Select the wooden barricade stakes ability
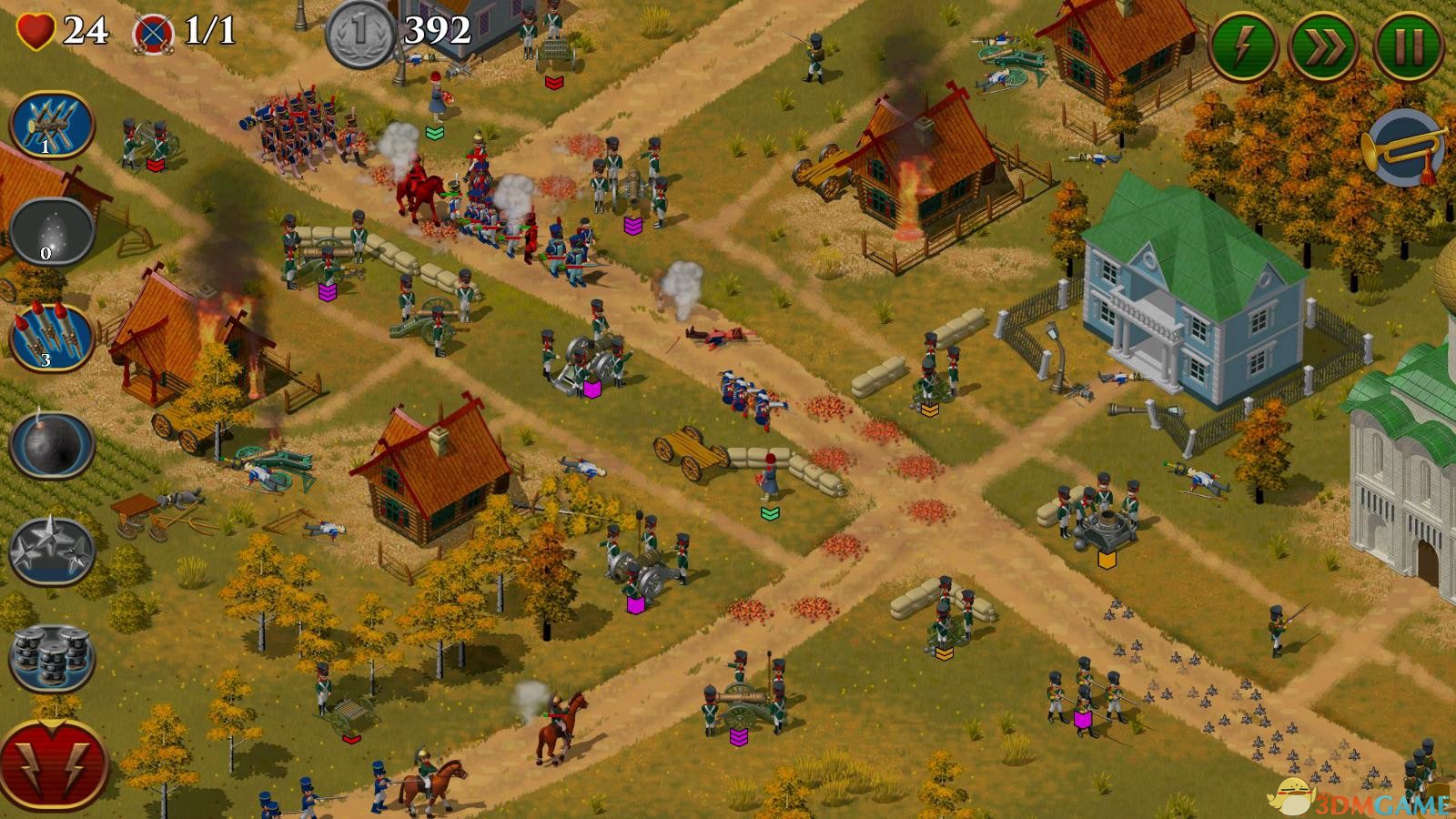Viewport: 1456px width, 819px height. 52,125
